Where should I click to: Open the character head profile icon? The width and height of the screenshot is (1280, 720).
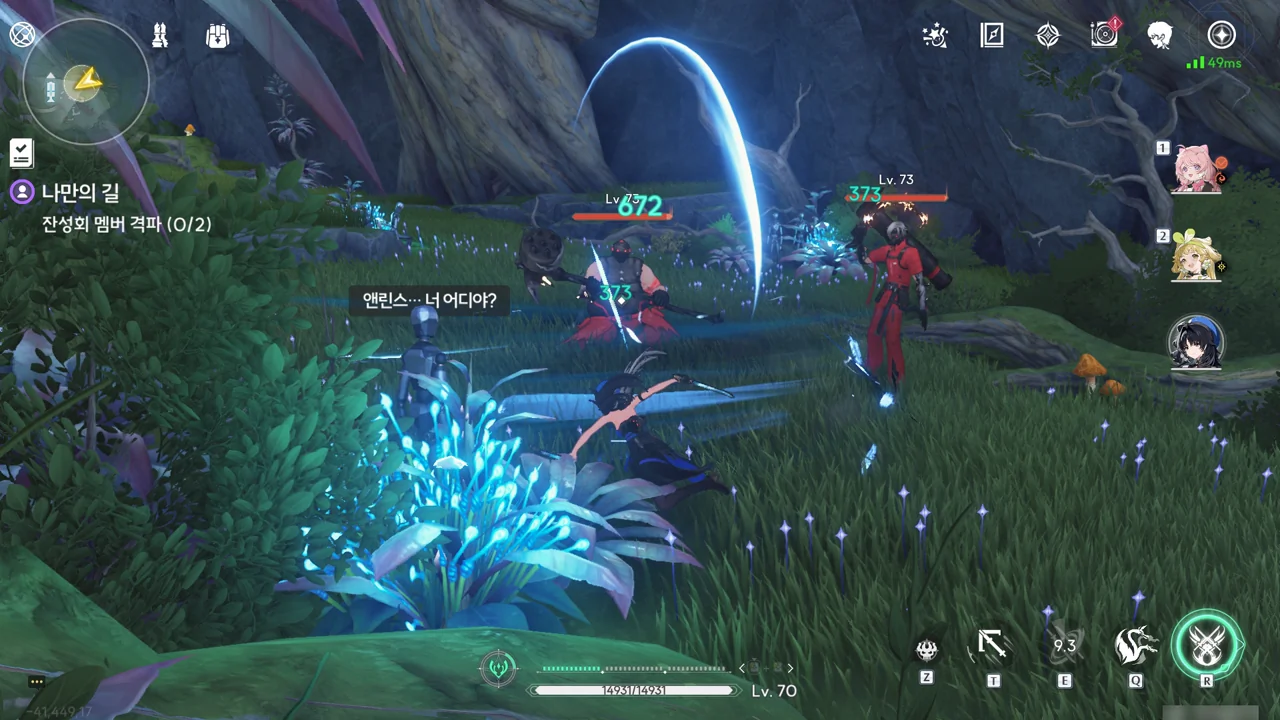1160,36
